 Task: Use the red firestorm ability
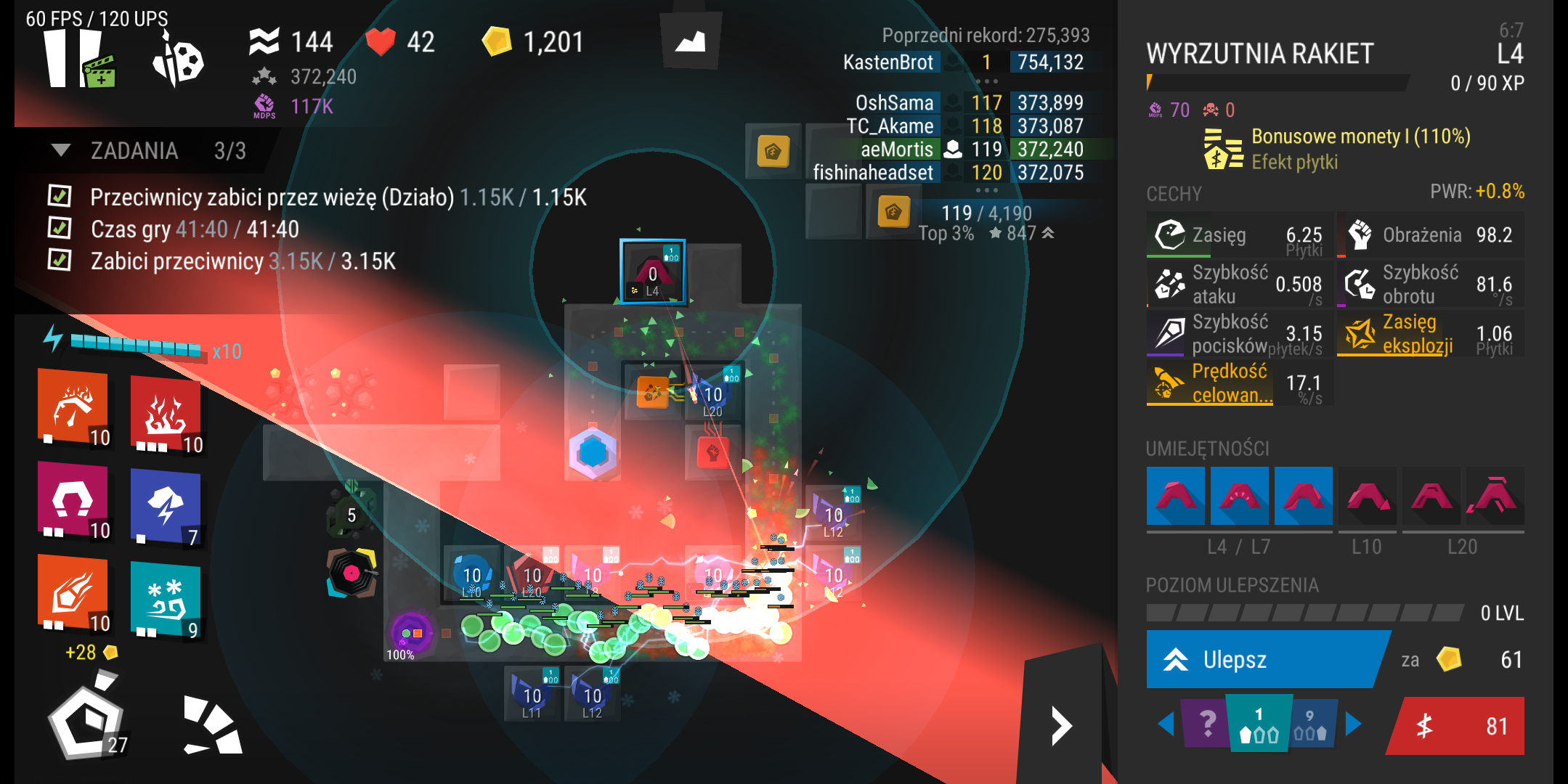[166, 415]
